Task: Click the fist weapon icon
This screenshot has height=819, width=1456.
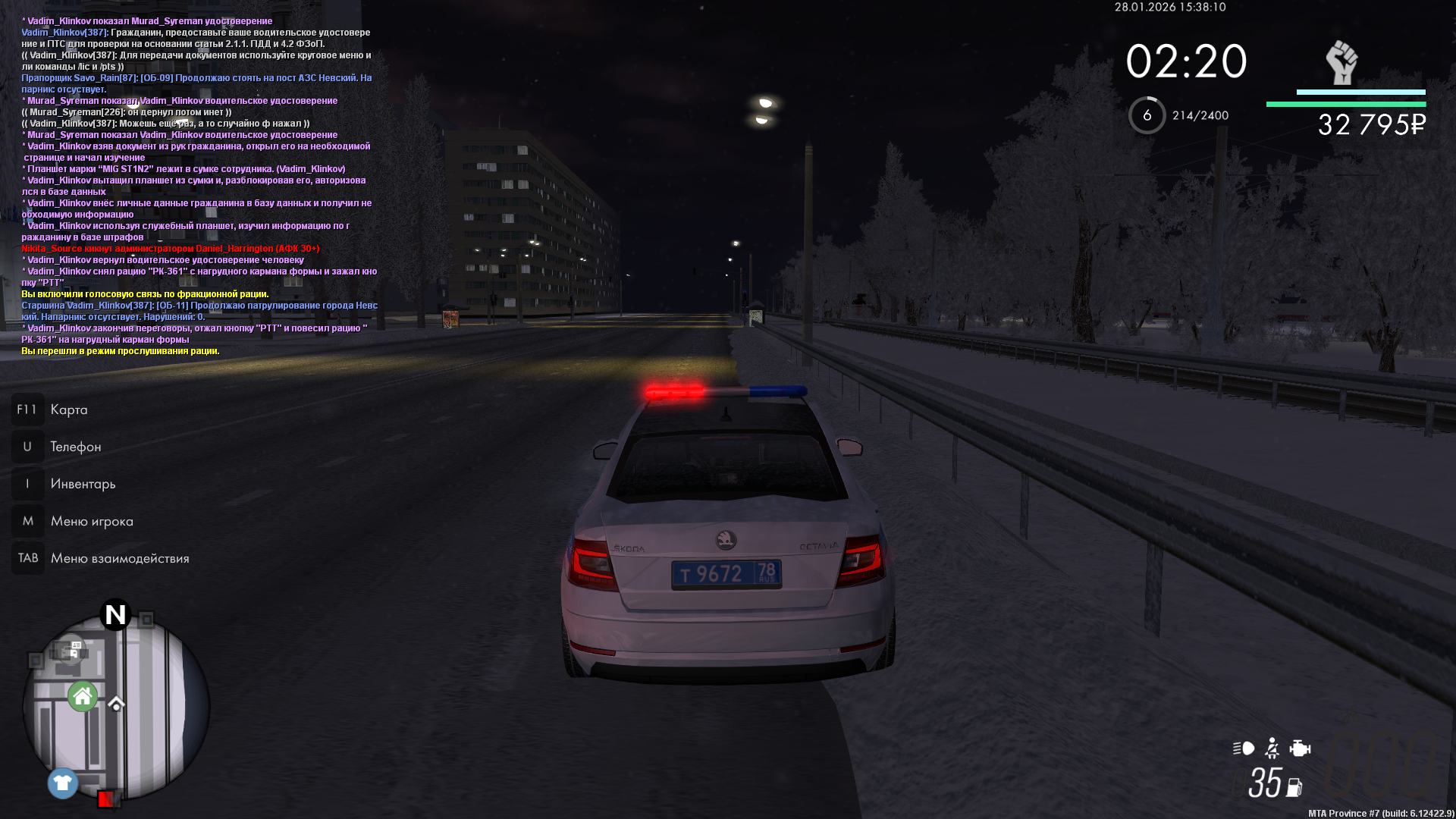Action: click(x=1341, y=62)
